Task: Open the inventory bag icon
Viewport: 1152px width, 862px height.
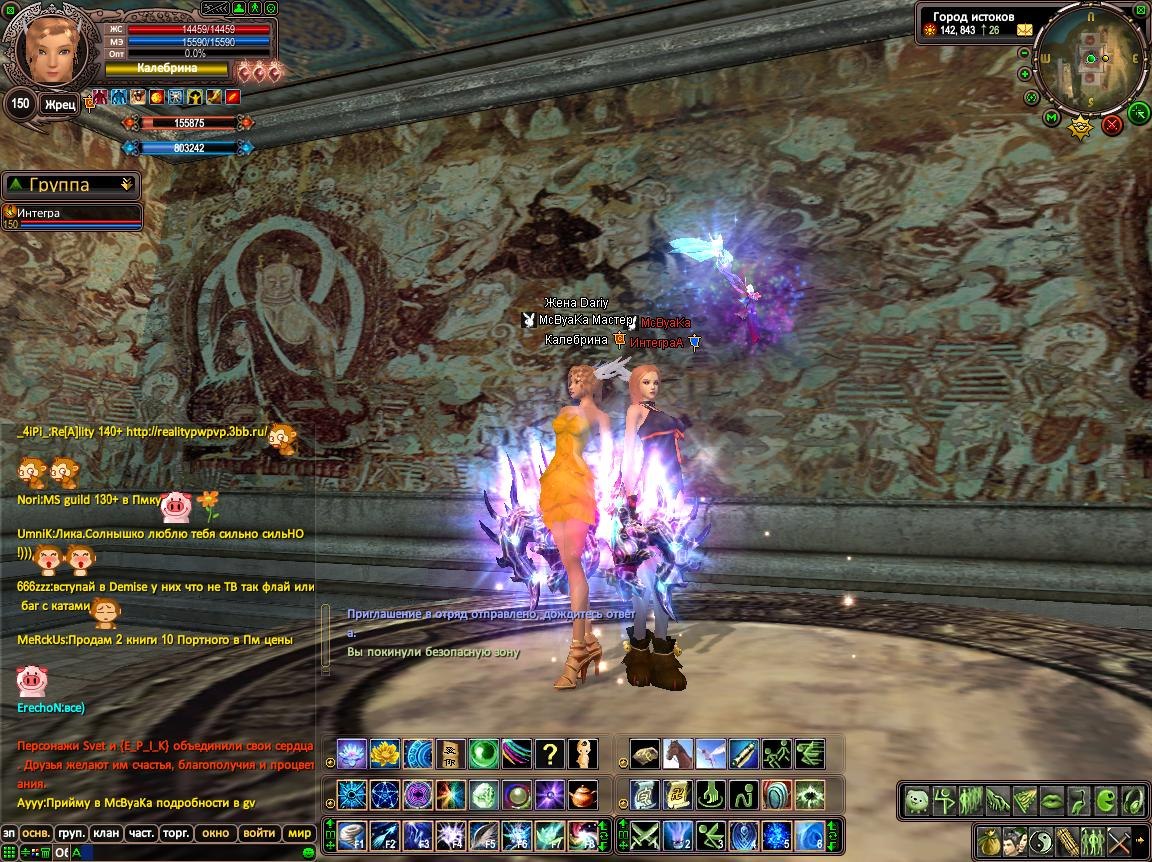Action: (x=990, y=840)
